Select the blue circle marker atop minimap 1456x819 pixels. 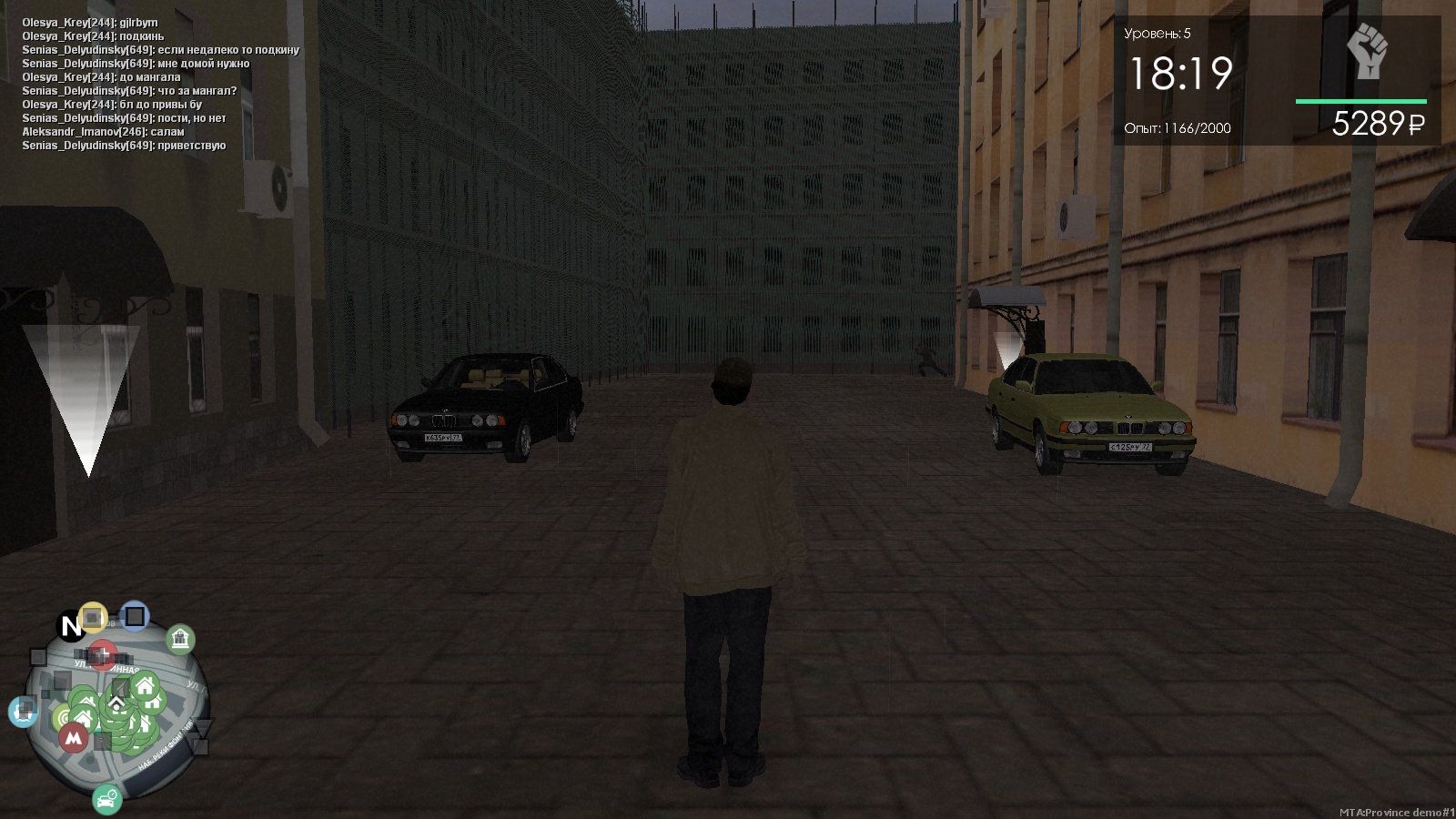135,616
